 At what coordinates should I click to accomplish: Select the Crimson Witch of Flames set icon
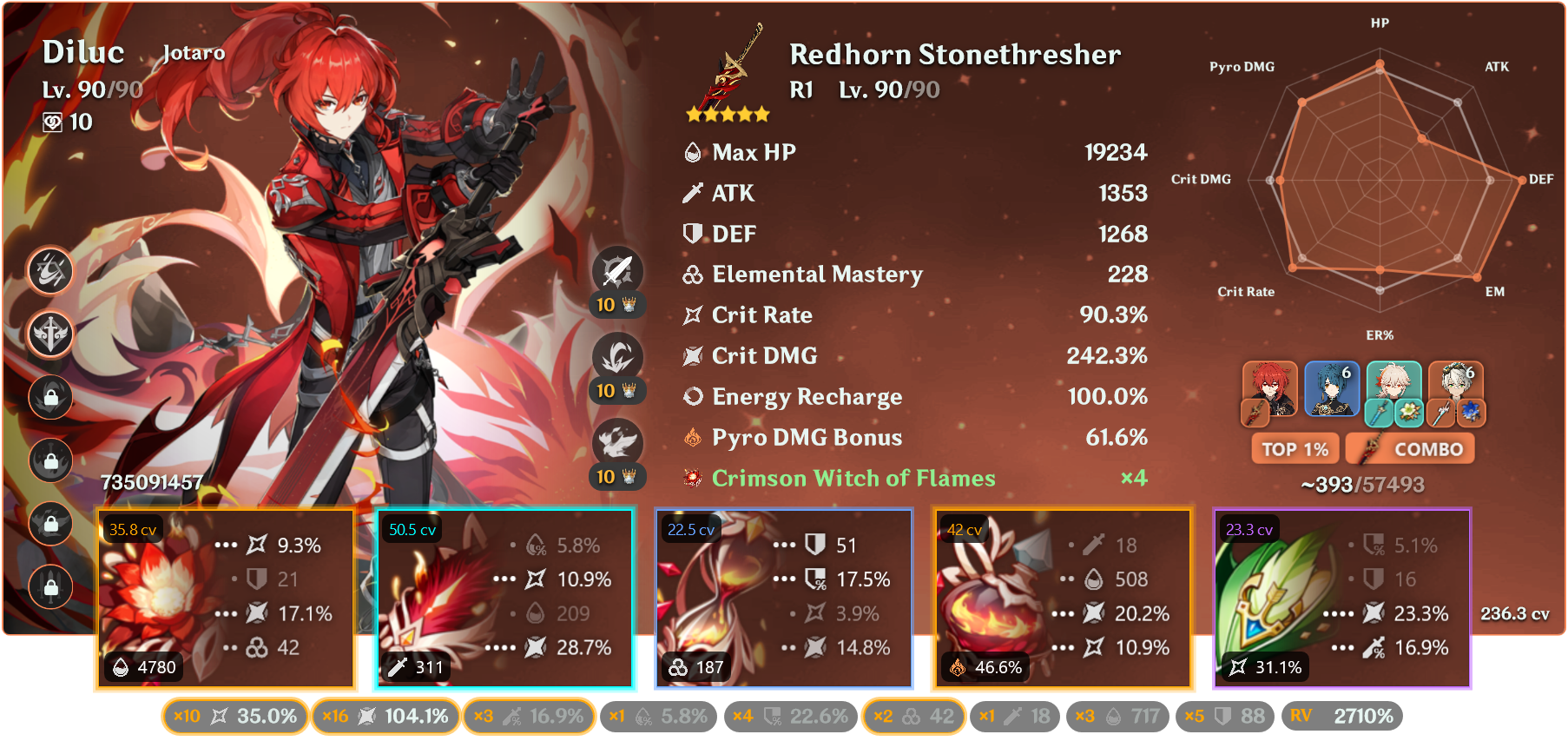pos(690,478)
